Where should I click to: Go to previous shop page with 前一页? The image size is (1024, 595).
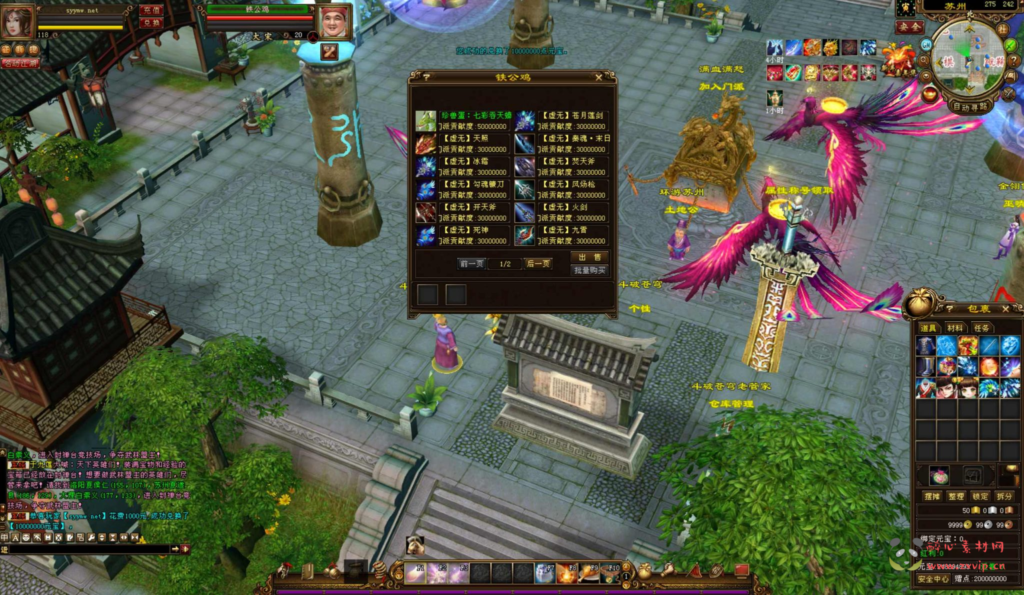470,264
